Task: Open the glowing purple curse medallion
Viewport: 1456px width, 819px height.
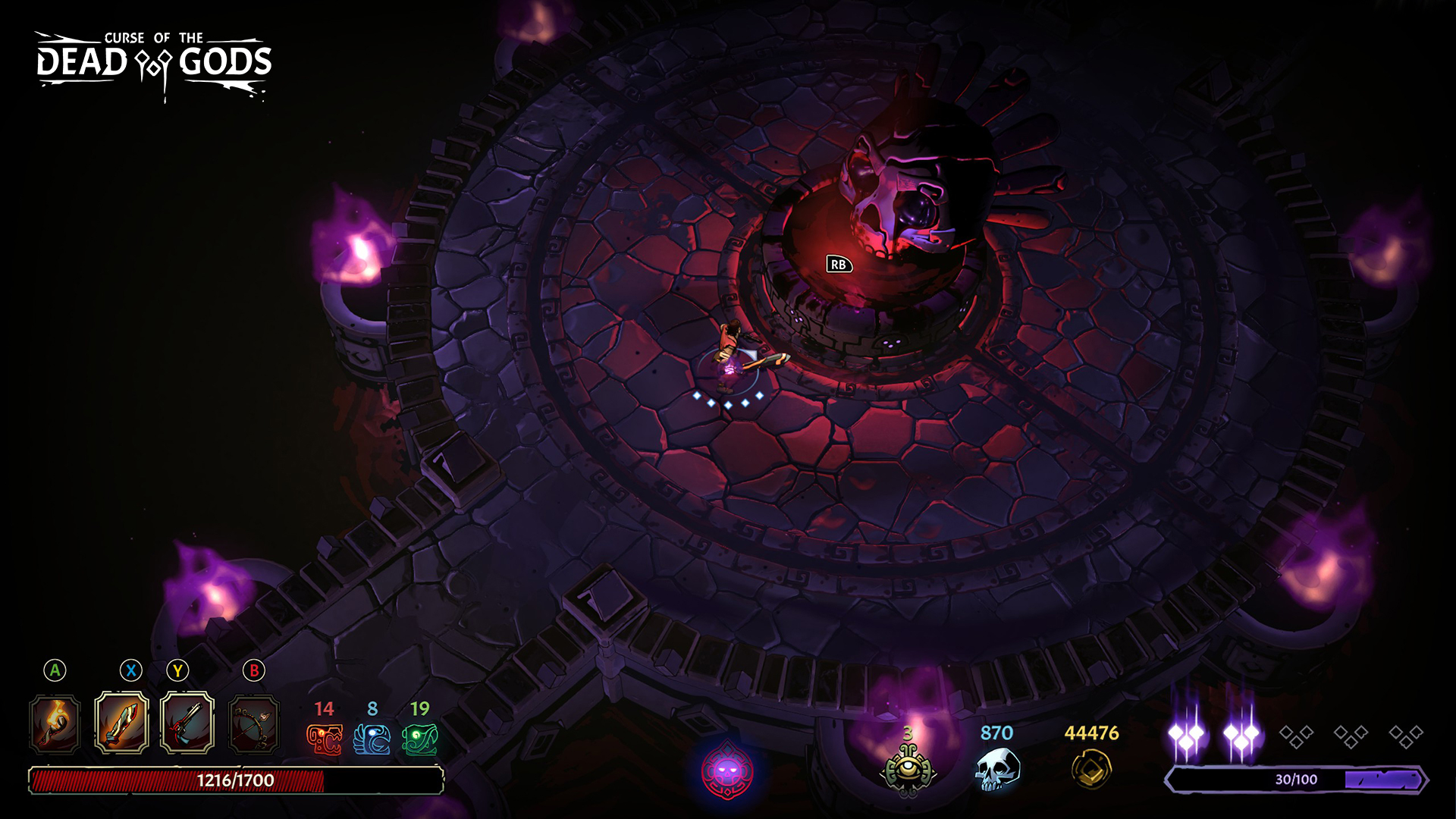Action: coord(727,772)
